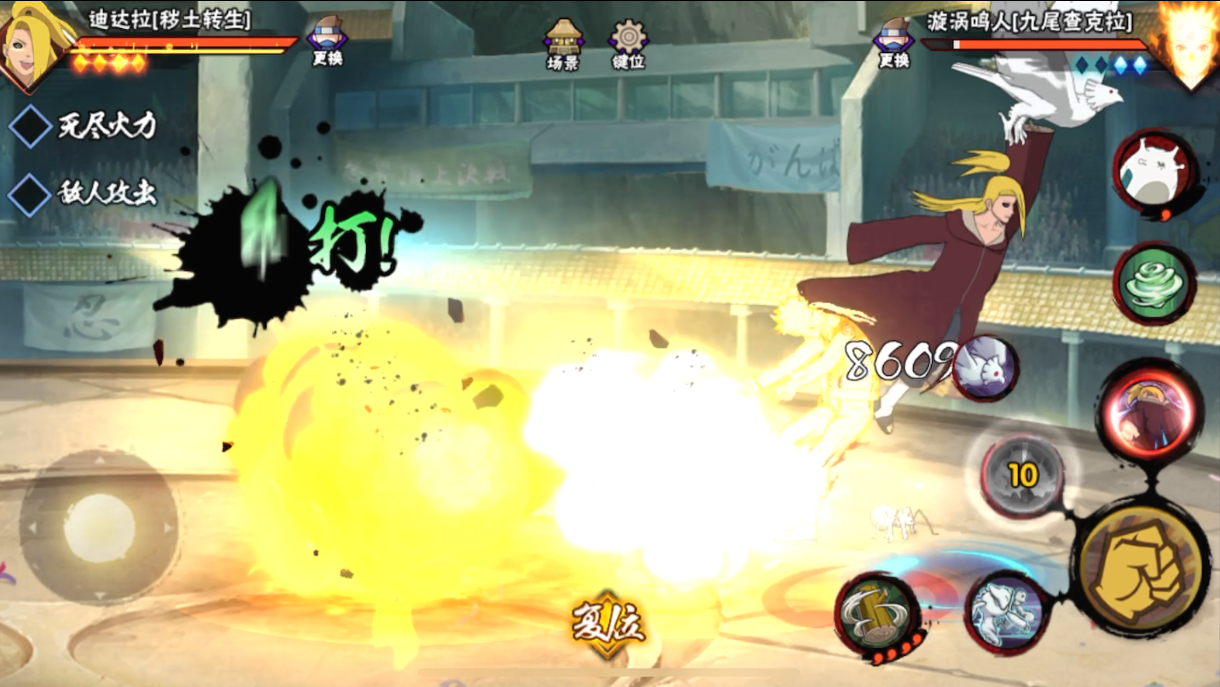Click 更换 beside Naruto's health bar
This screenshot has height=687, width=1220.
(893, 42)
